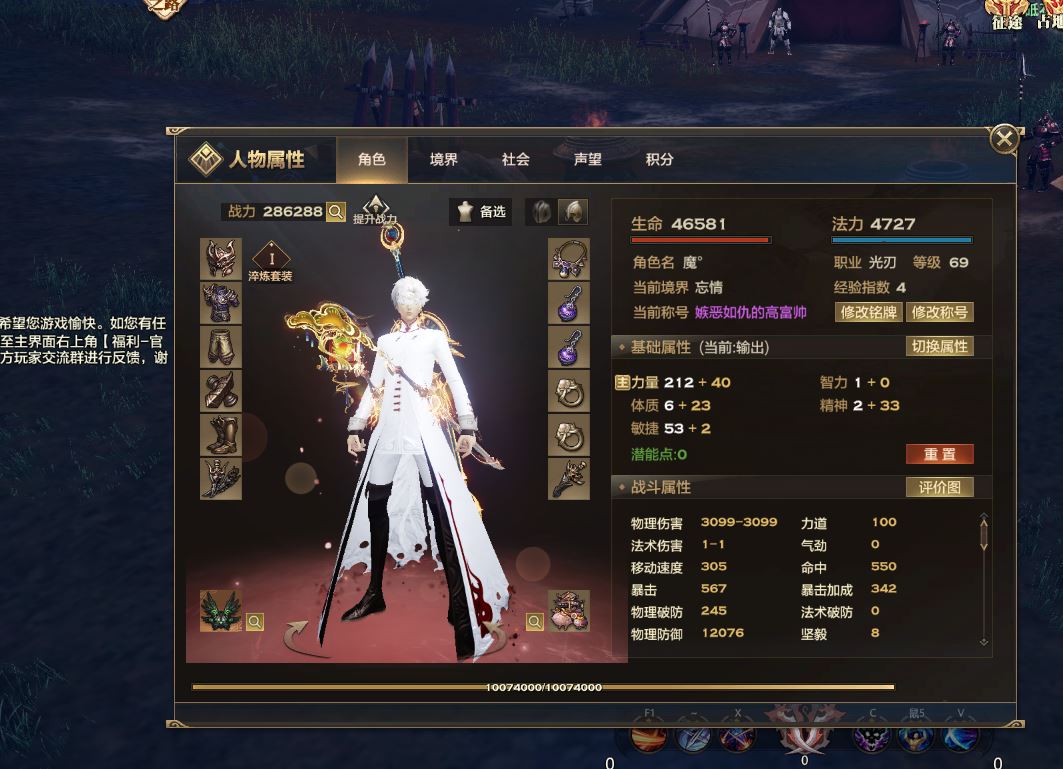1063x769 pixels.
Task: Select the helmet equipment slot
Action: coord(221,259)
